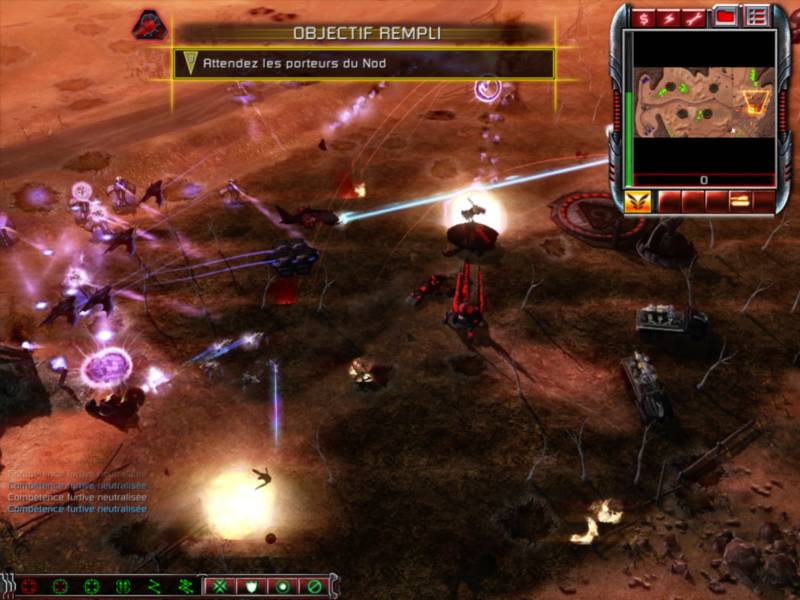Choose the red crosshair formation icon
The width and height of the screenshot is (800, 600).
29,586
